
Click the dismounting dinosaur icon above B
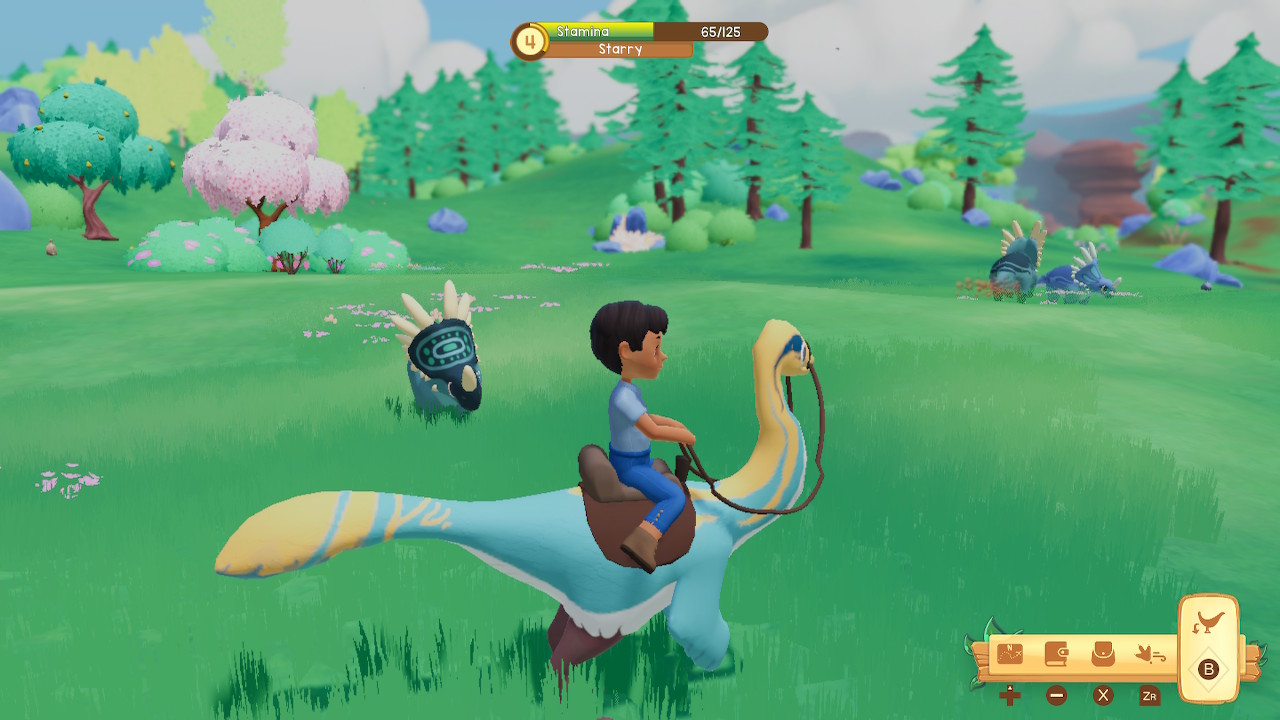[1209, 621]
